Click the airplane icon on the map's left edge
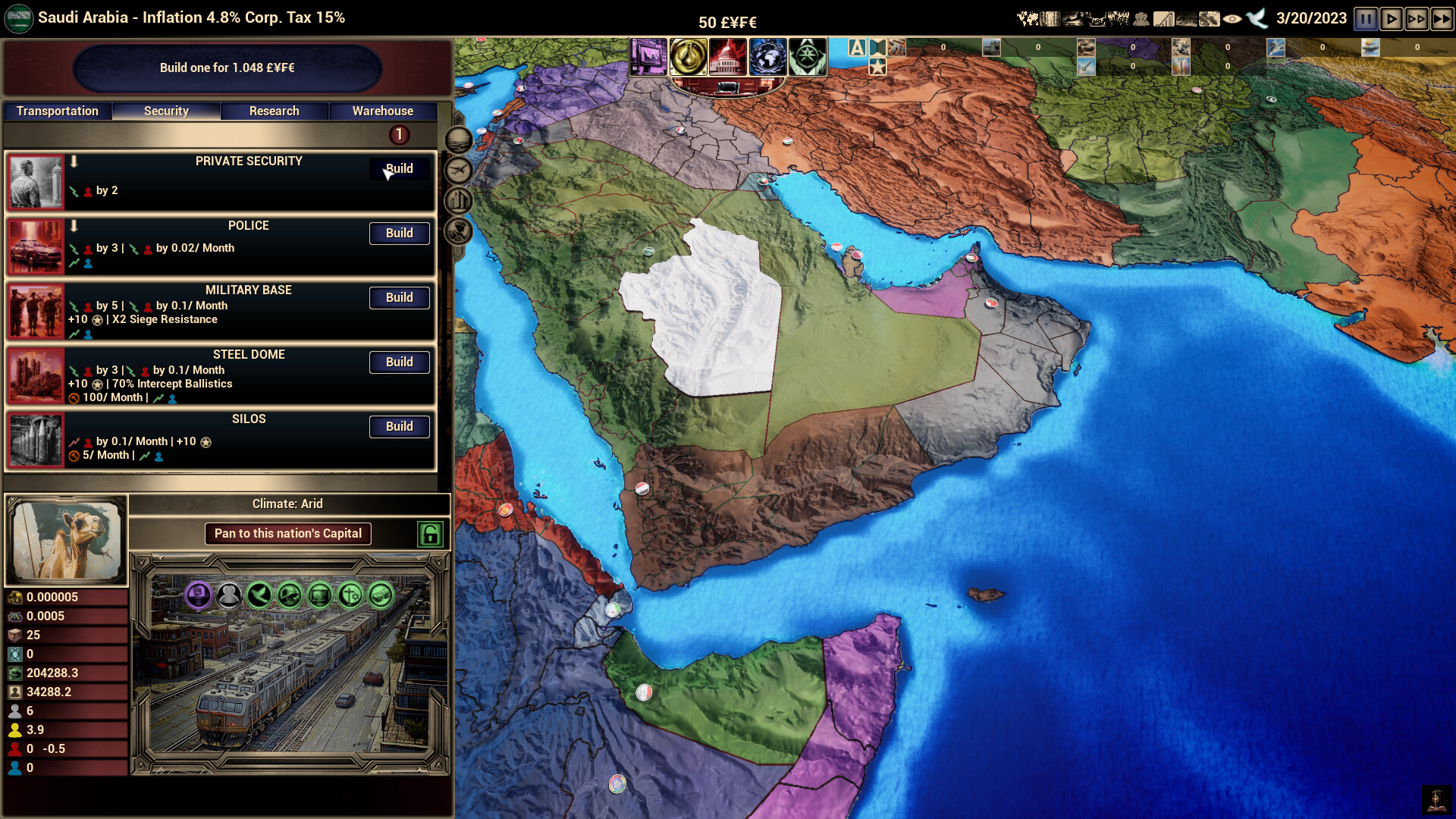The height and width of the screenshot is (819, 1456). [459, 171]
